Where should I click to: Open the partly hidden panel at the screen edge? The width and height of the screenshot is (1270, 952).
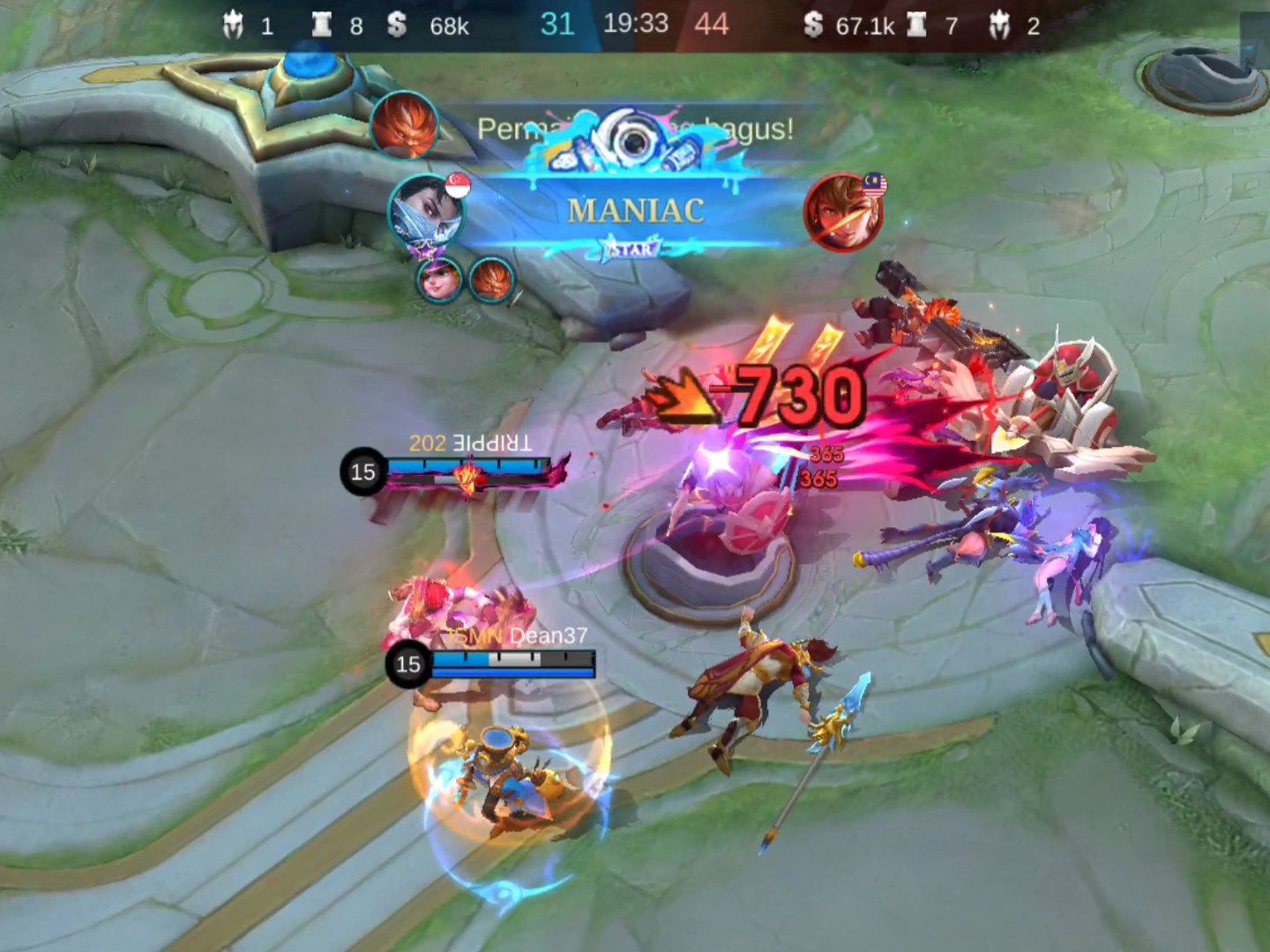(x=1255, y=41)
